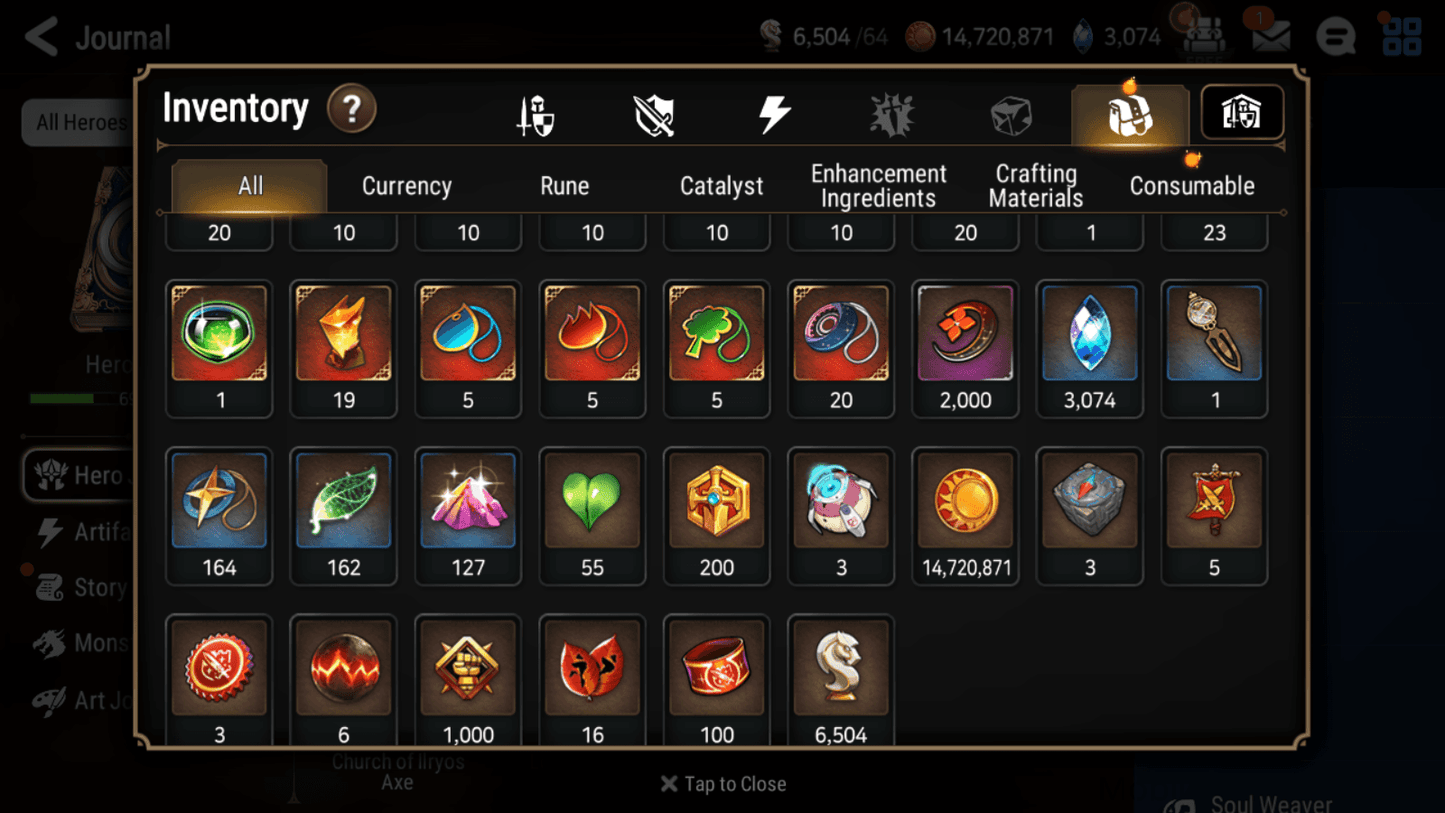Open the chat bubble icon
Screen dimensions: 1445x813
[1336, 35]
